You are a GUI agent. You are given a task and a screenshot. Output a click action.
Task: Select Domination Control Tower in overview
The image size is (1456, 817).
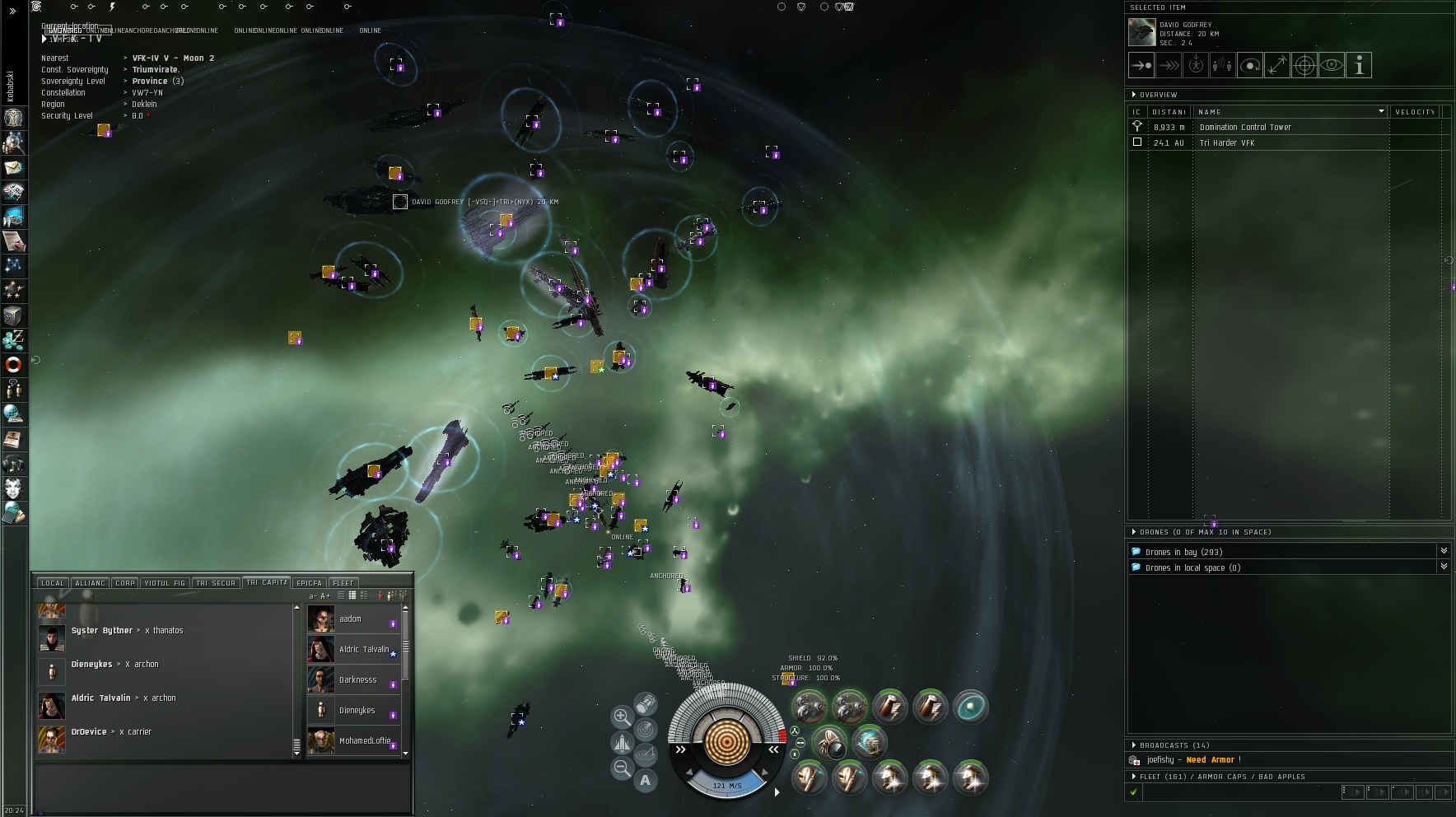[x=1245, y=128]
